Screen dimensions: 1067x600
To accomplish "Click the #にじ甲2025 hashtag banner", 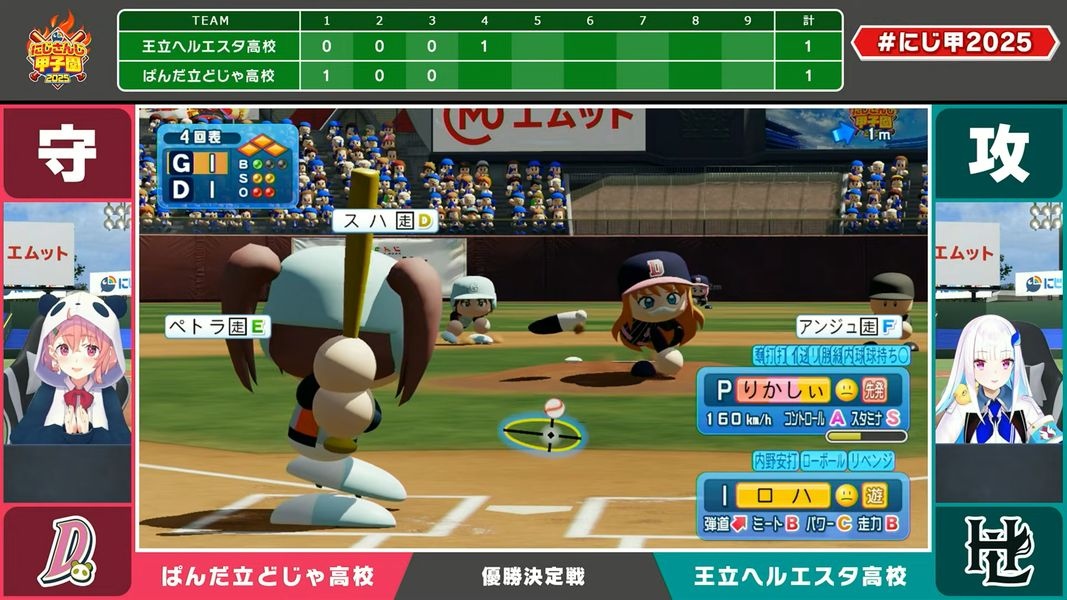I will click(954, 42).
